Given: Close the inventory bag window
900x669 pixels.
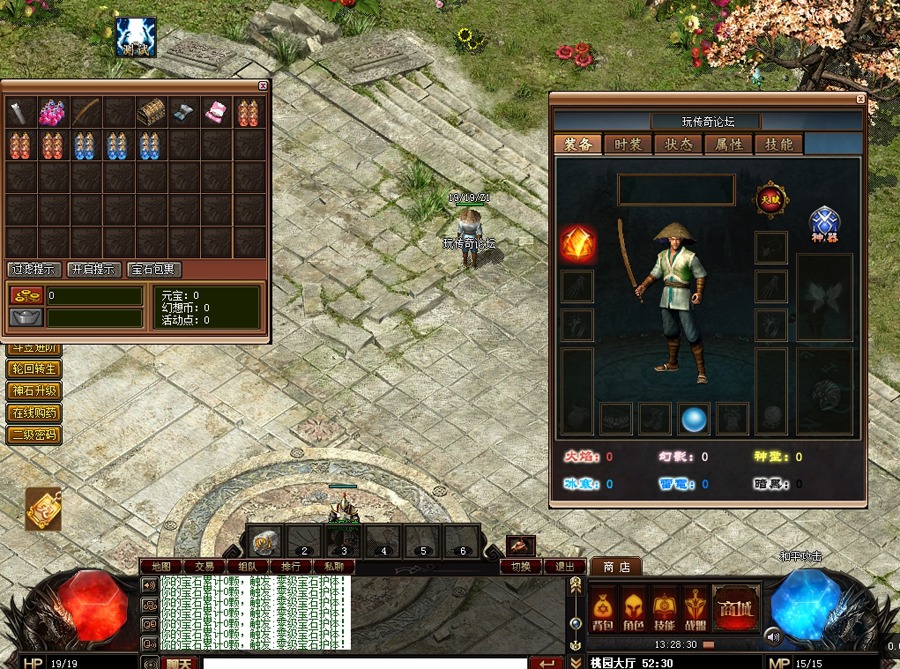Looking at the screenshot, I should [263, 86].
